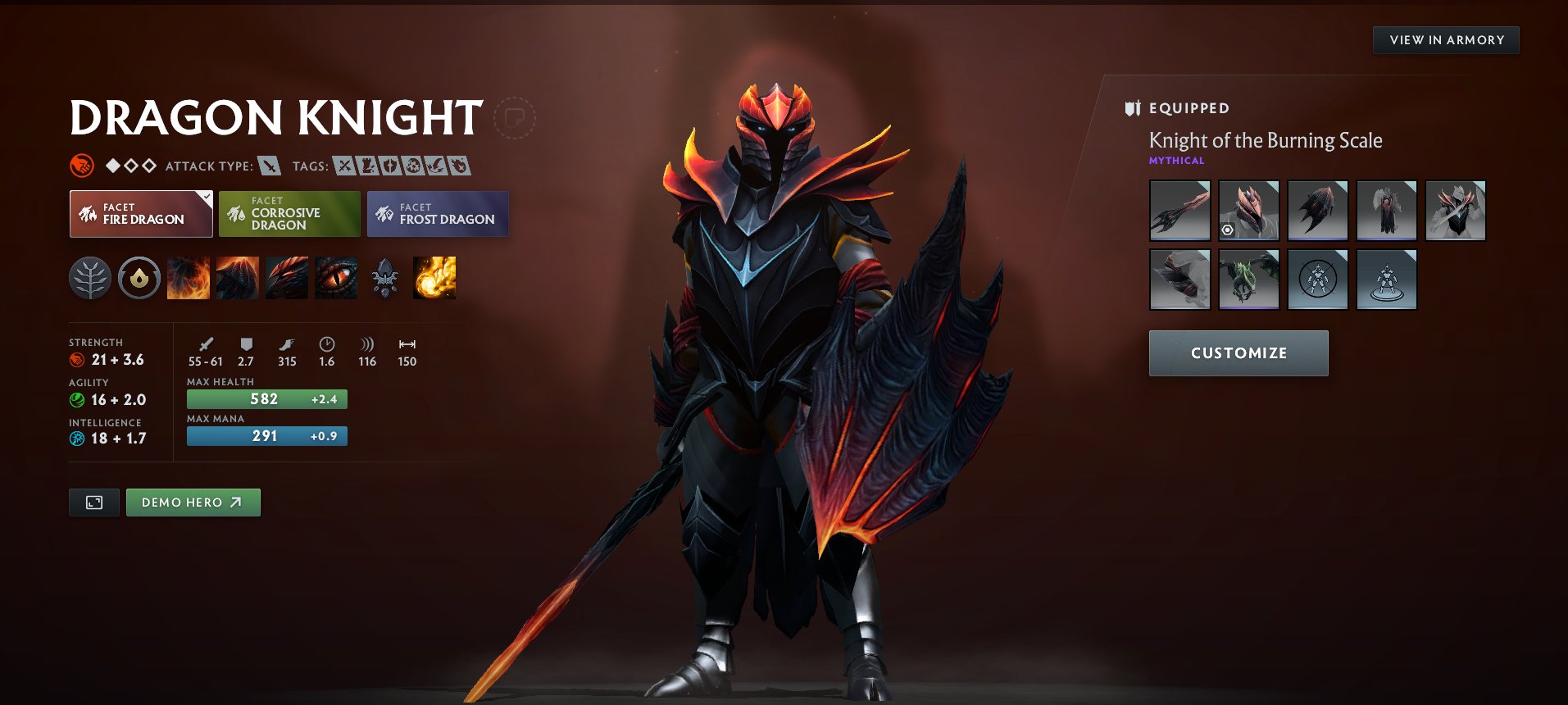Expand the hero portrait view button

pyautogui.click(x=93, y=502)
